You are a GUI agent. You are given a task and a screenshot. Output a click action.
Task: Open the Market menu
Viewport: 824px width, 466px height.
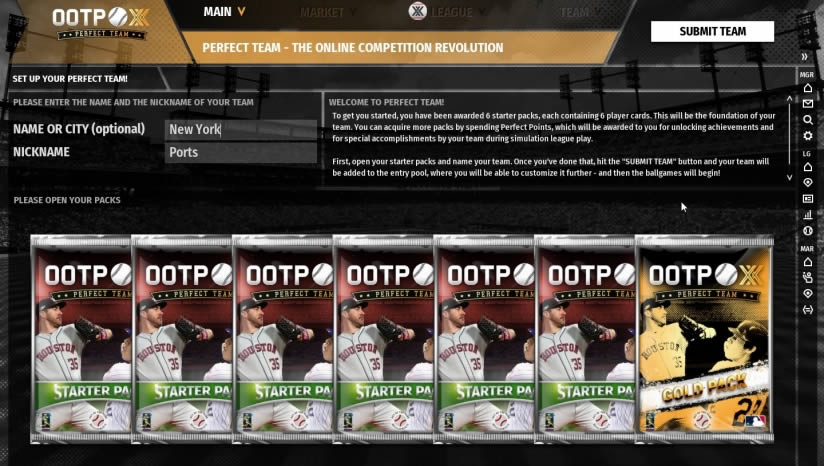point(327,13)
